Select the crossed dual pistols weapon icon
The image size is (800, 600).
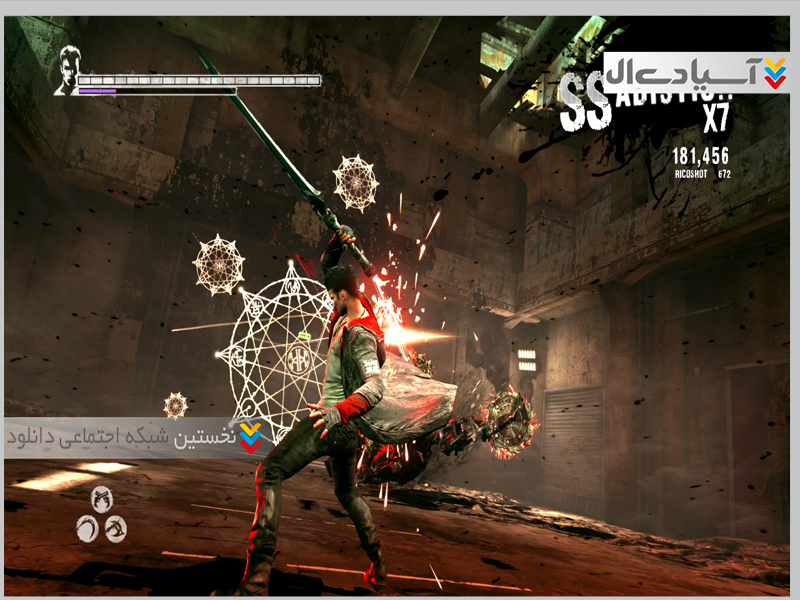click(101, 498)
